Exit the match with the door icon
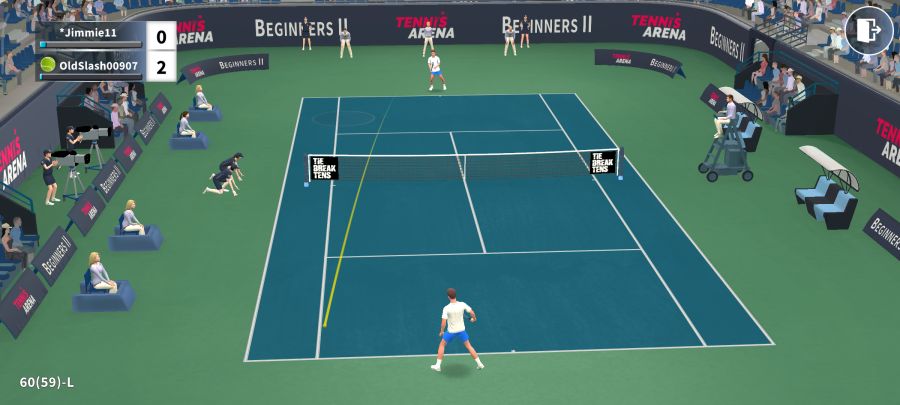Image resolution: width=900 pixels, height=405 pixels. click(x=868, y=30)
